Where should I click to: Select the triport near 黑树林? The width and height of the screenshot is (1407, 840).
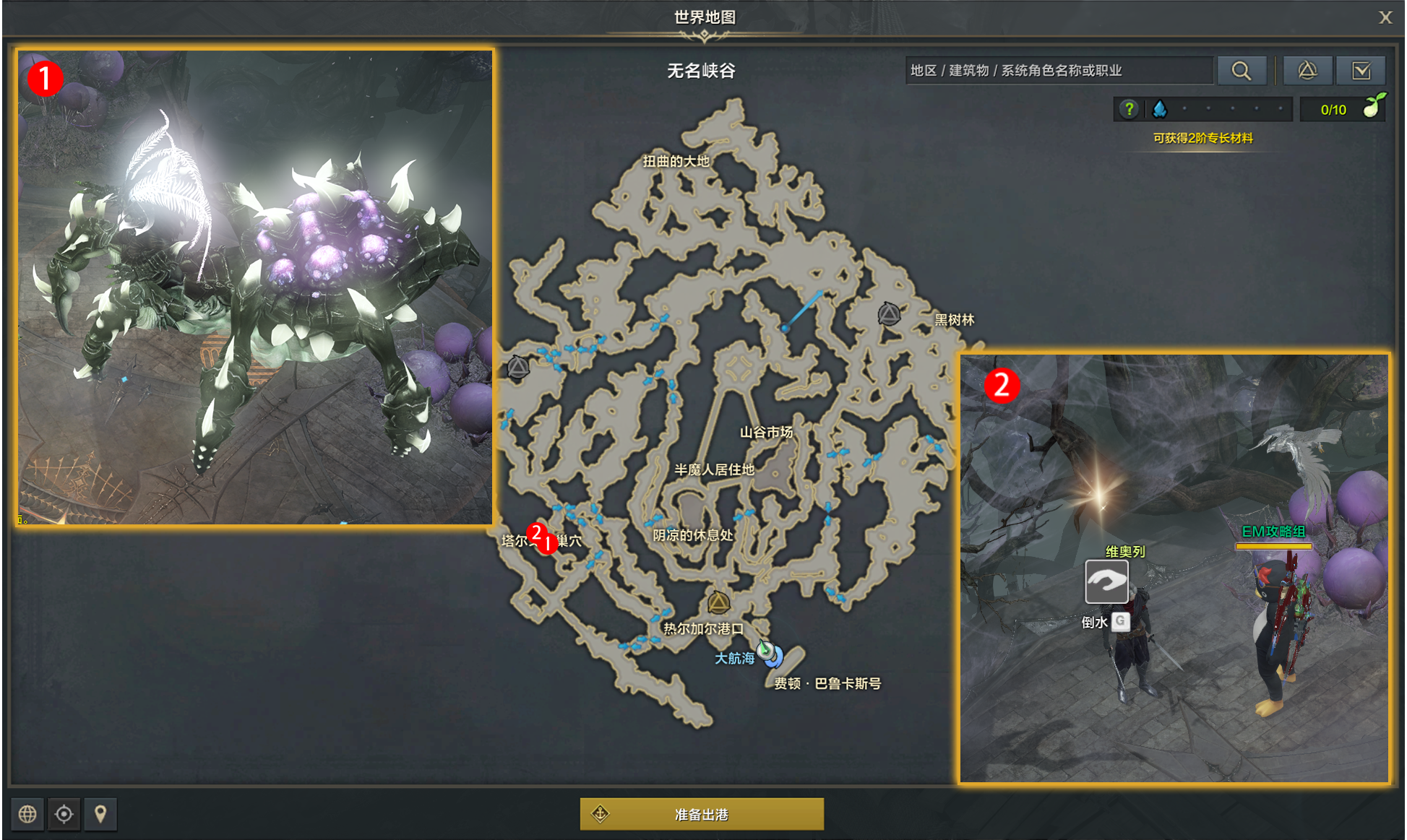click(889, 314)
